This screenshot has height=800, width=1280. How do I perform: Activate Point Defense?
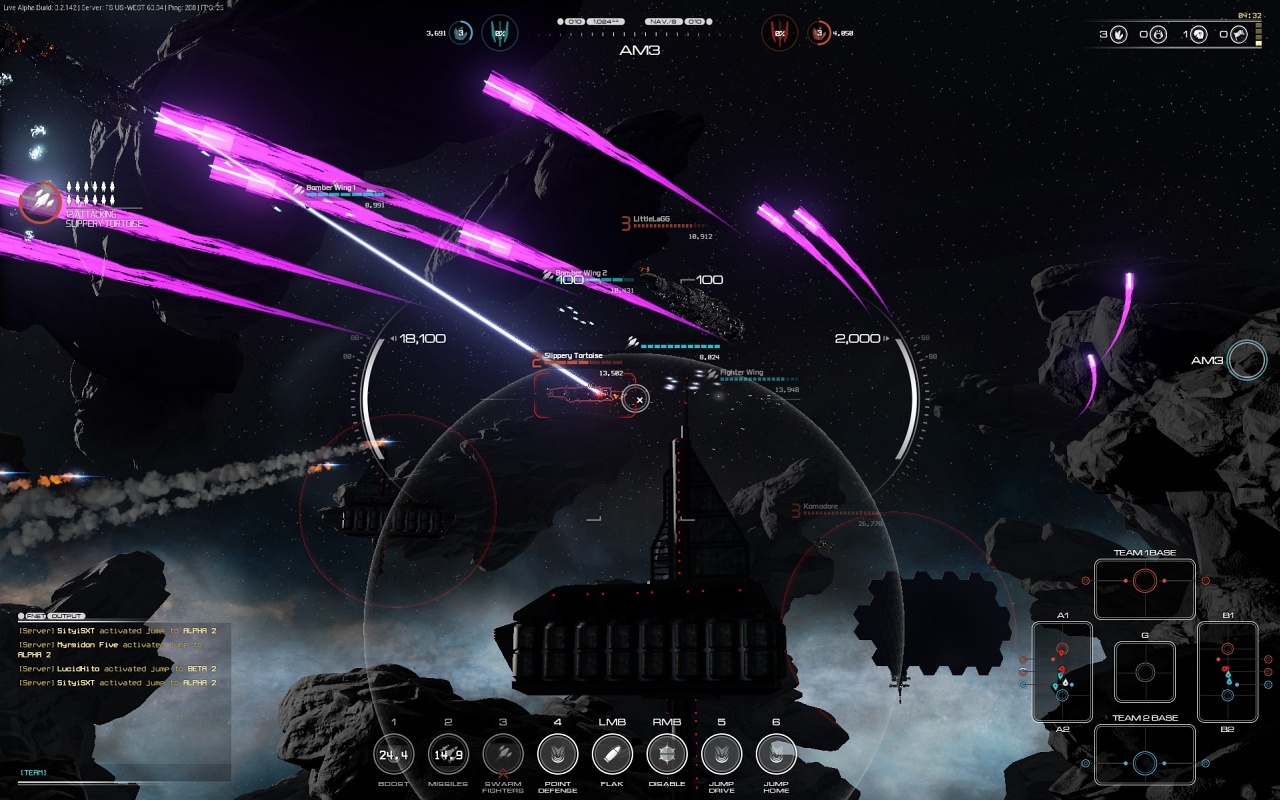click(558, 754)
